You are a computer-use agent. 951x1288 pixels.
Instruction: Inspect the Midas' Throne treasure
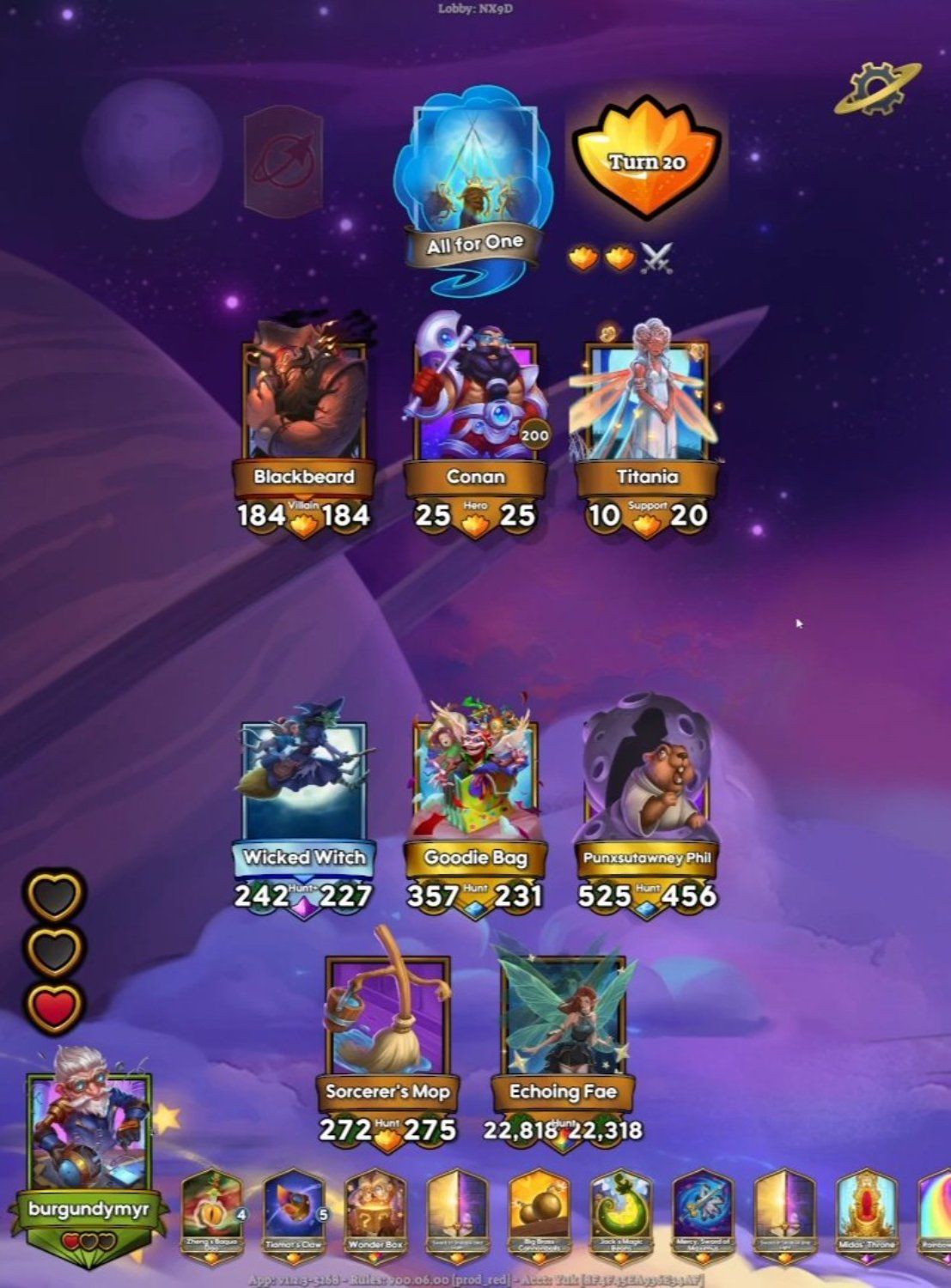(866, 1212)
